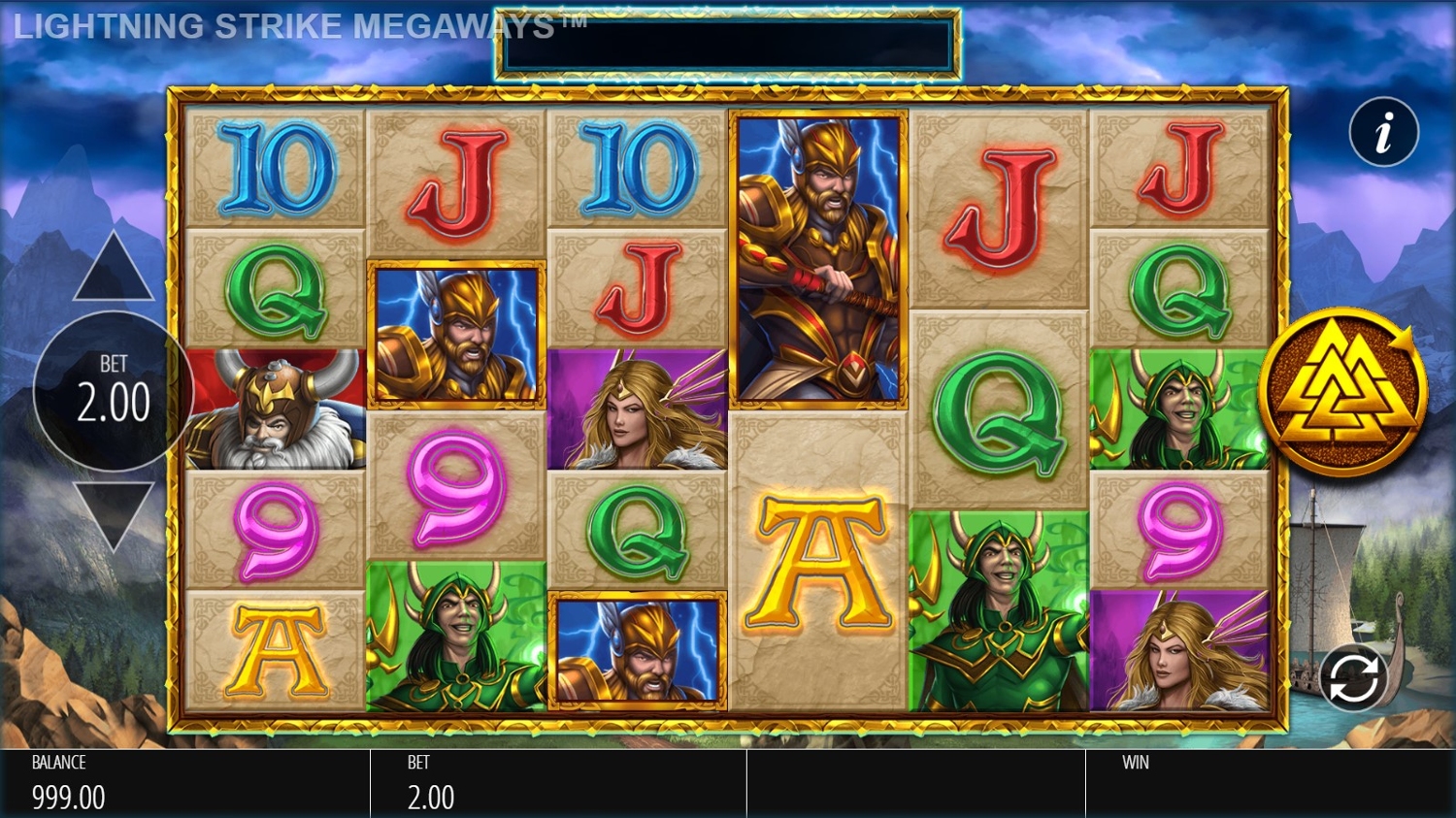The height and width of the screenshot is (818, 1456).
Task: Activate the autoplay circular arrows button
Action: click(1353, 677)
